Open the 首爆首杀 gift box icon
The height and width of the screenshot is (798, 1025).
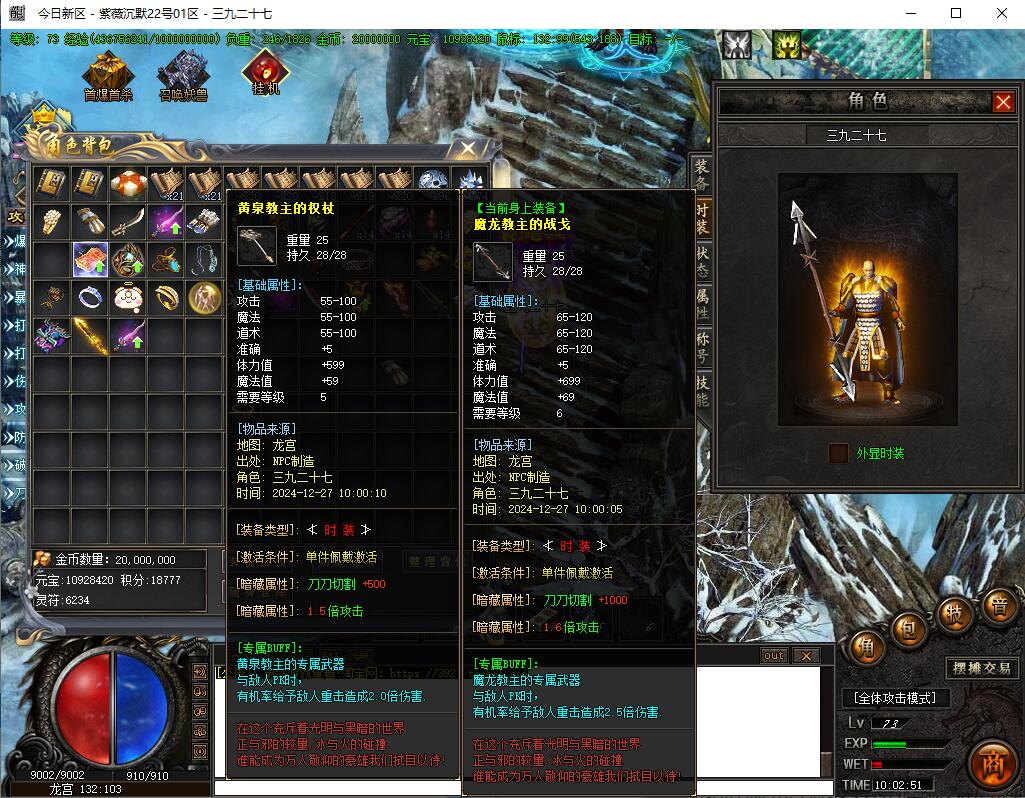click(108, 74)
